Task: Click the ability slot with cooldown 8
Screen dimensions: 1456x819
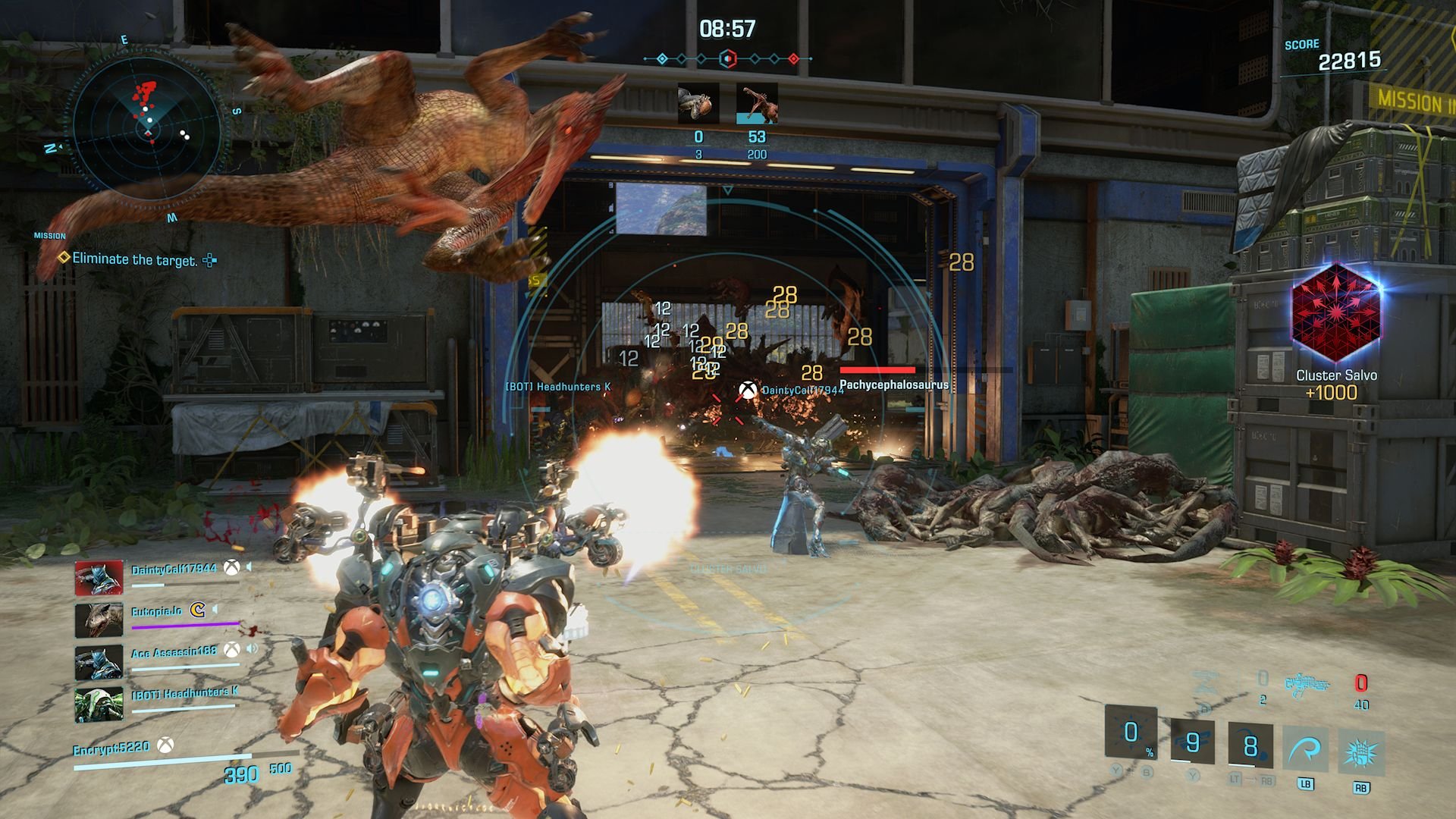Action: pyautogui.click(x=1250, y=745)
